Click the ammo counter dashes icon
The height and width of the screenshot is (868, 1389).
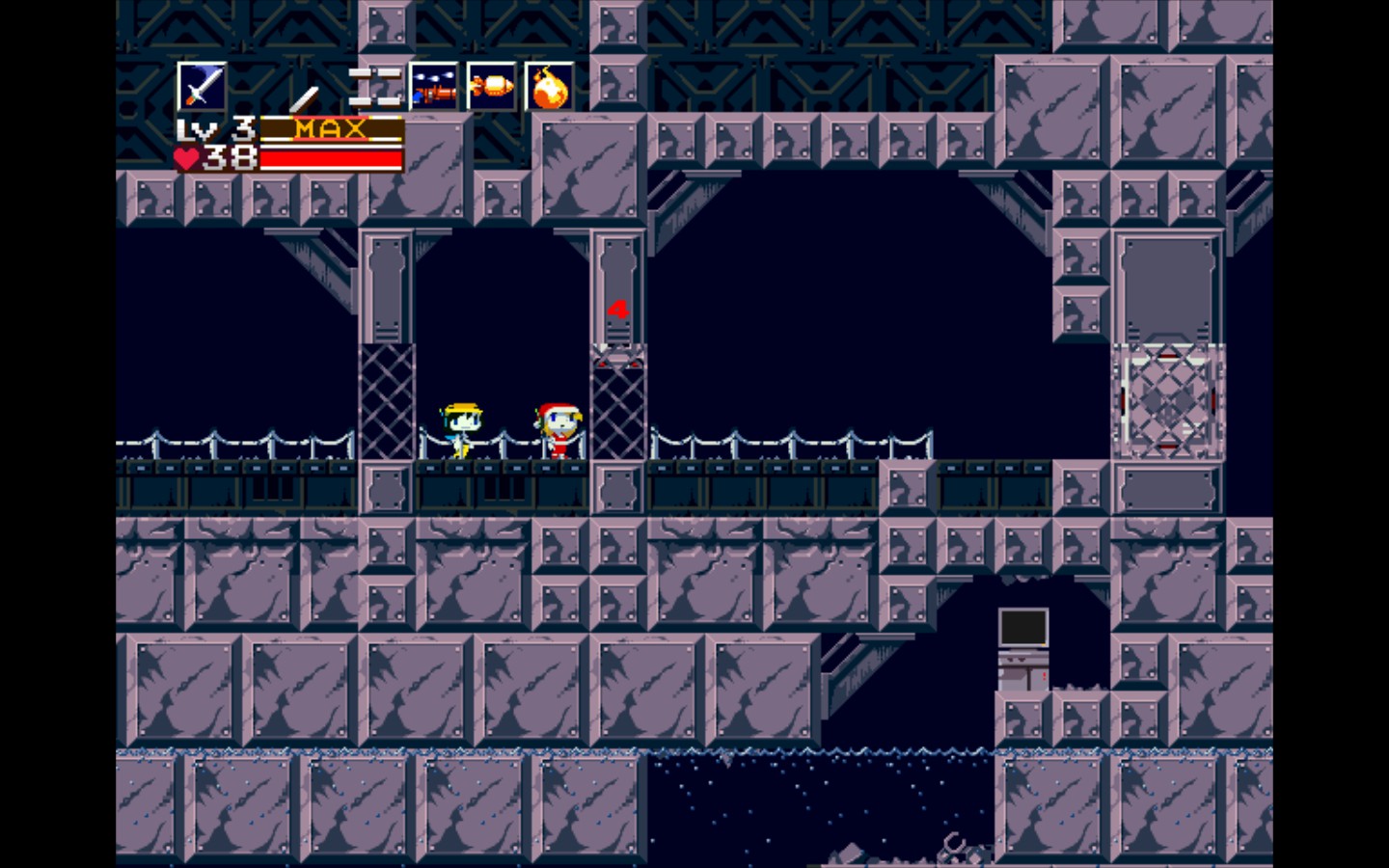376,87
